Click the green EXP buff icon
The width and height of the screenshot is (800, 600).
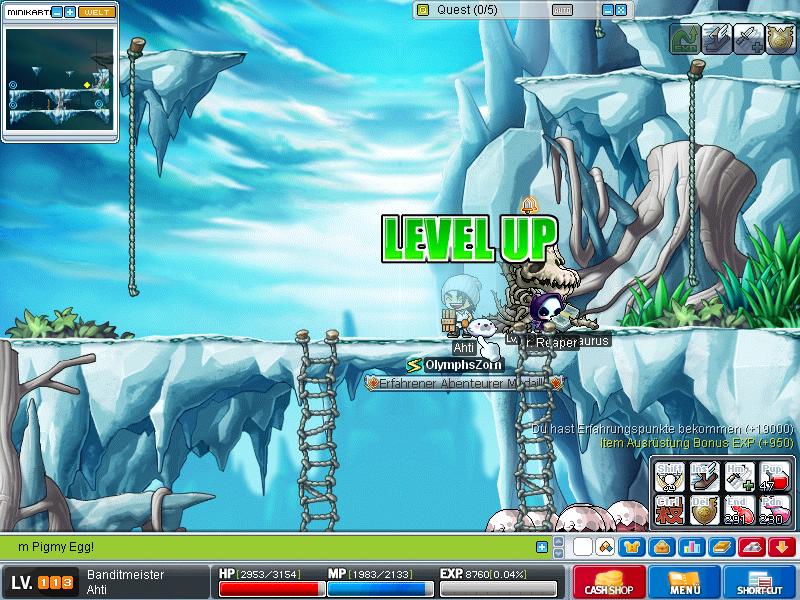click(x=684, y=39)
